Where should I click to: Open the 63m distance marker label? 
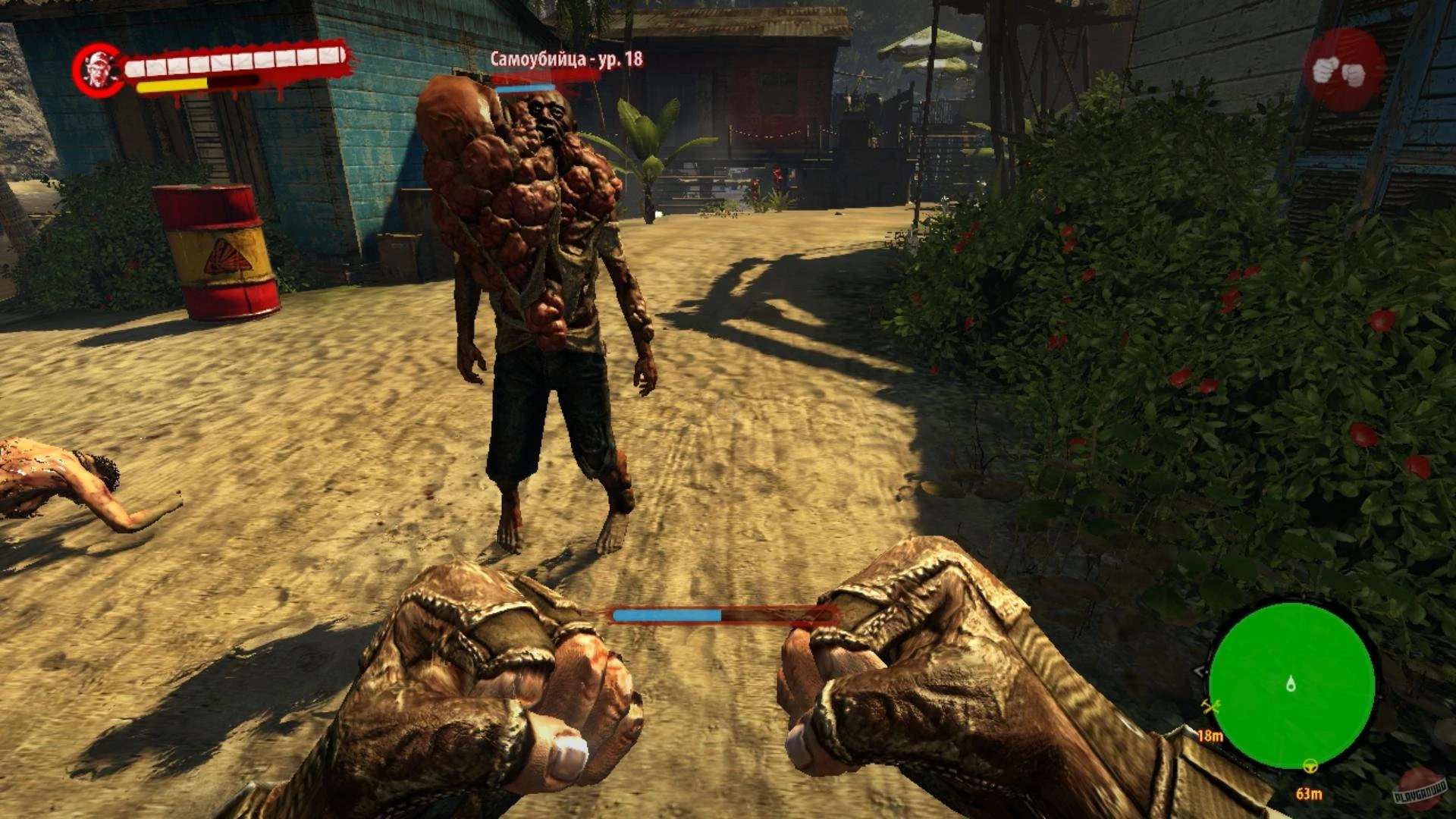click(x=1309, y=793)
